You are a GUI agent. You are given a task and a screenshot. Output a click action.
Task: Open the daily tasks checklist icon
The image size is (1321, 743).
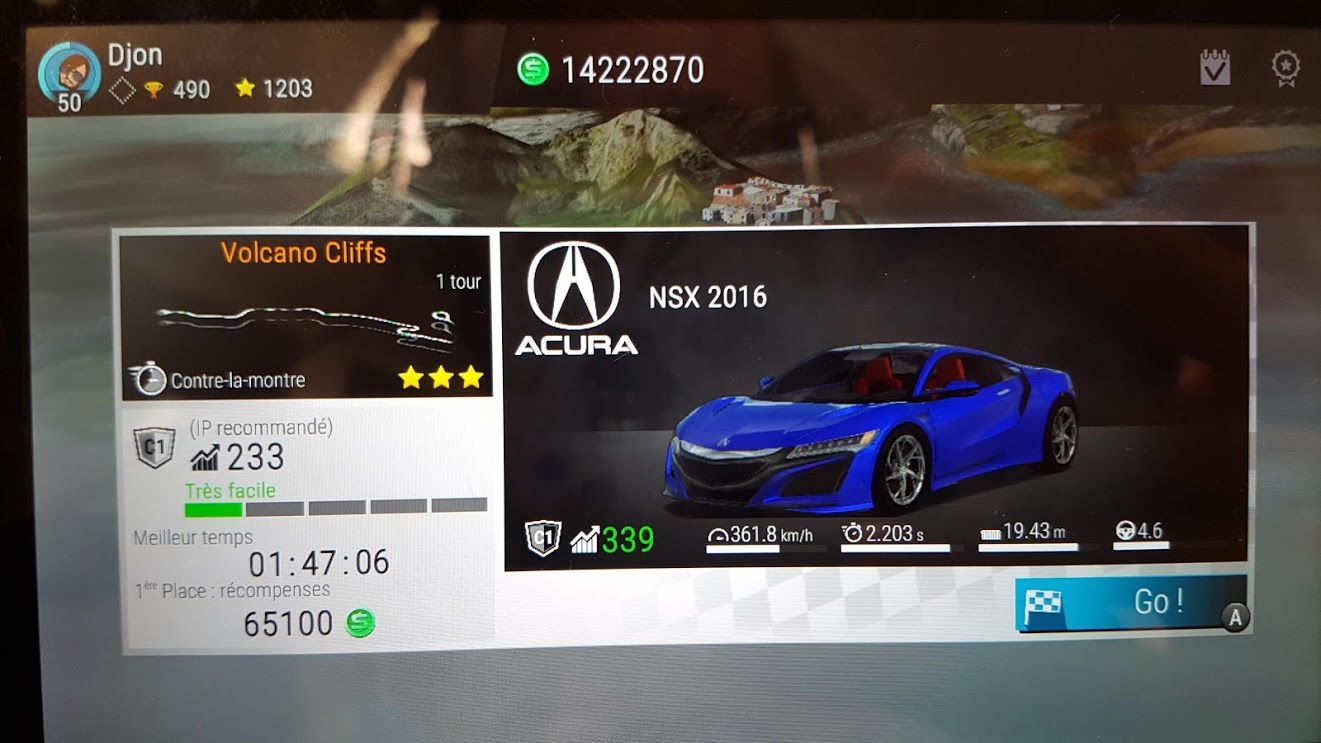click(x=1215, y=68)
